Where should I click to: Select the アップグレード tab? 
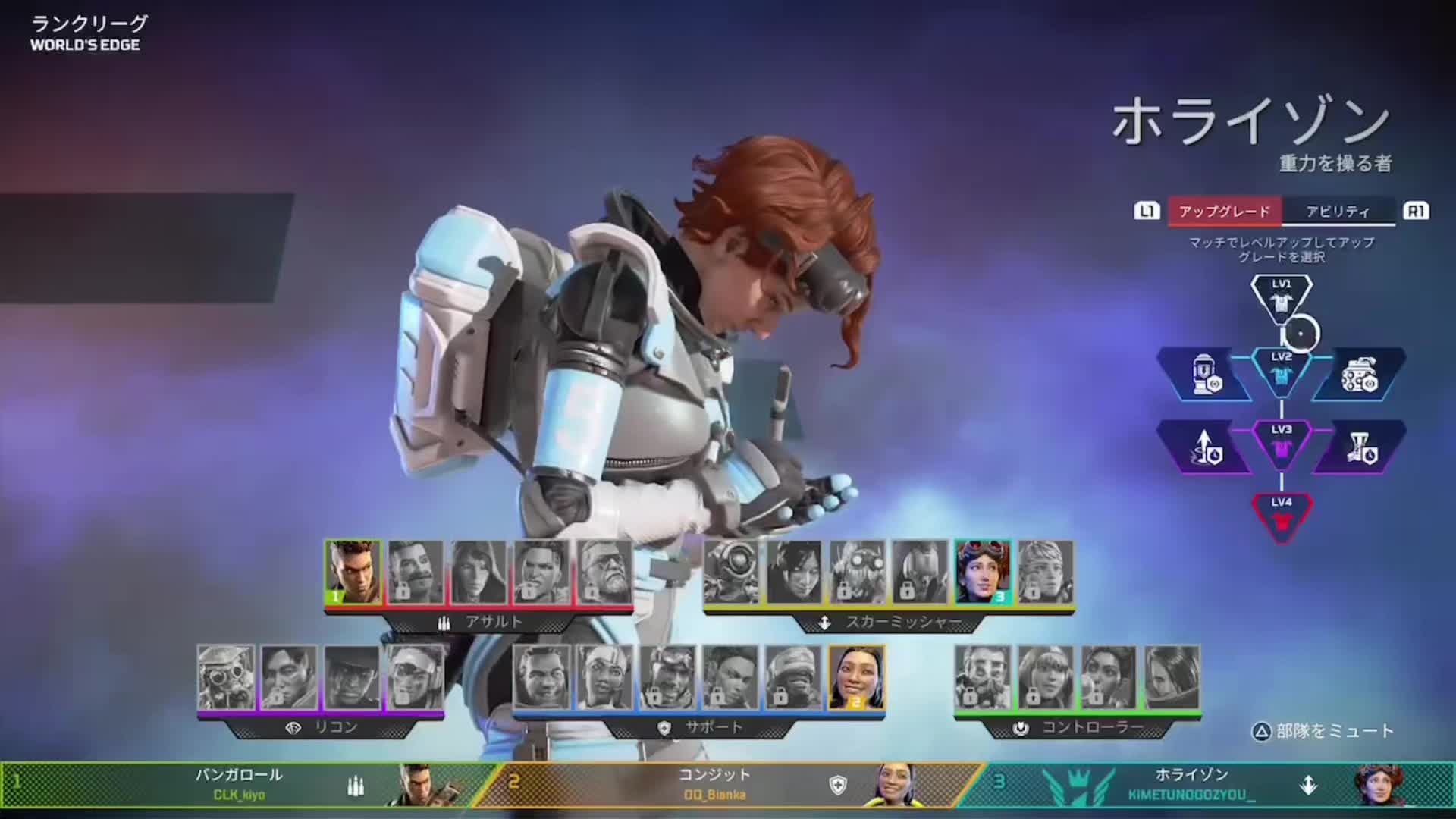[x=1224, y=212]
